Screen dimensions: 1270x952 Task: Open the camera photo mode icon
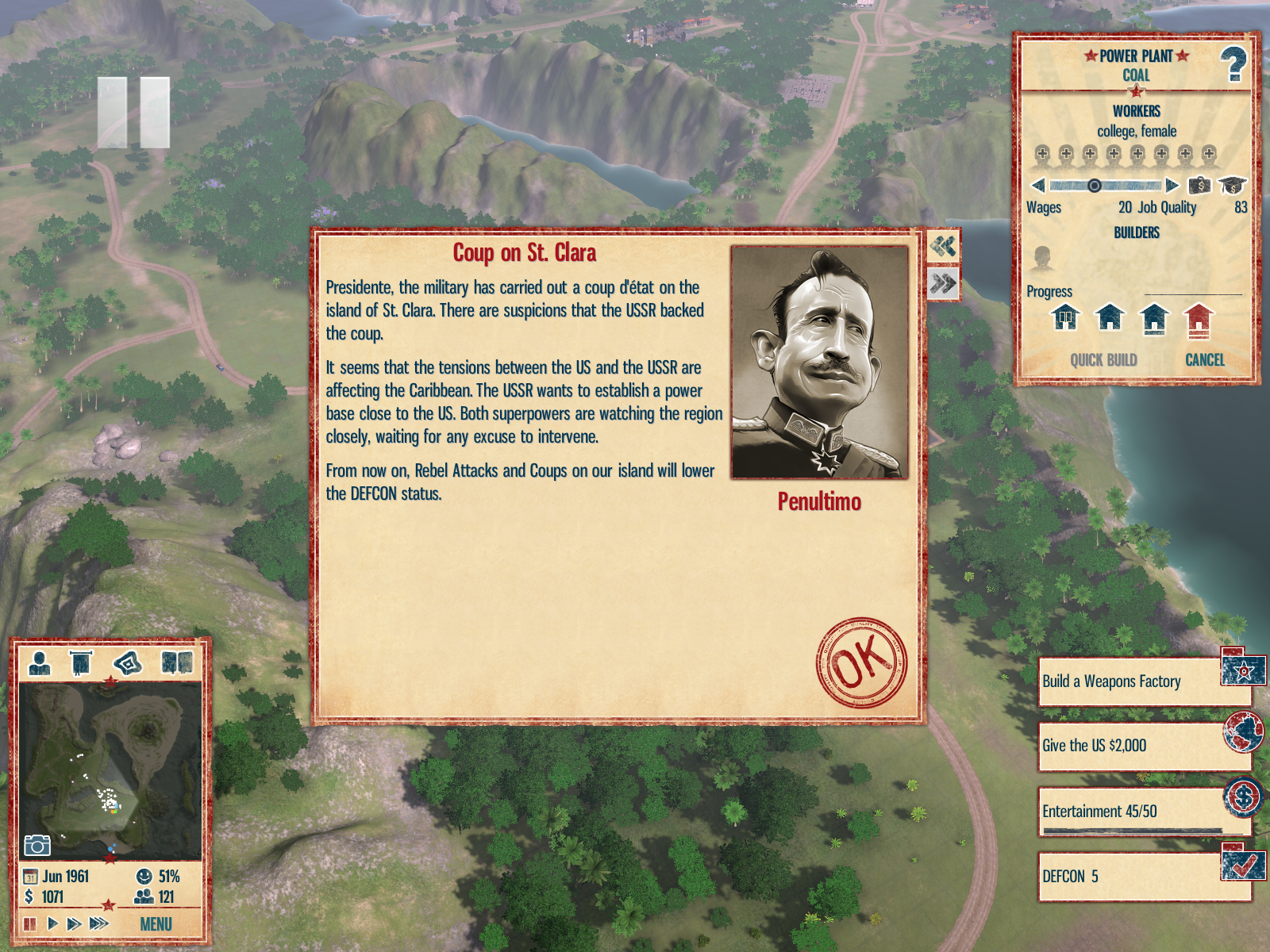37,845
